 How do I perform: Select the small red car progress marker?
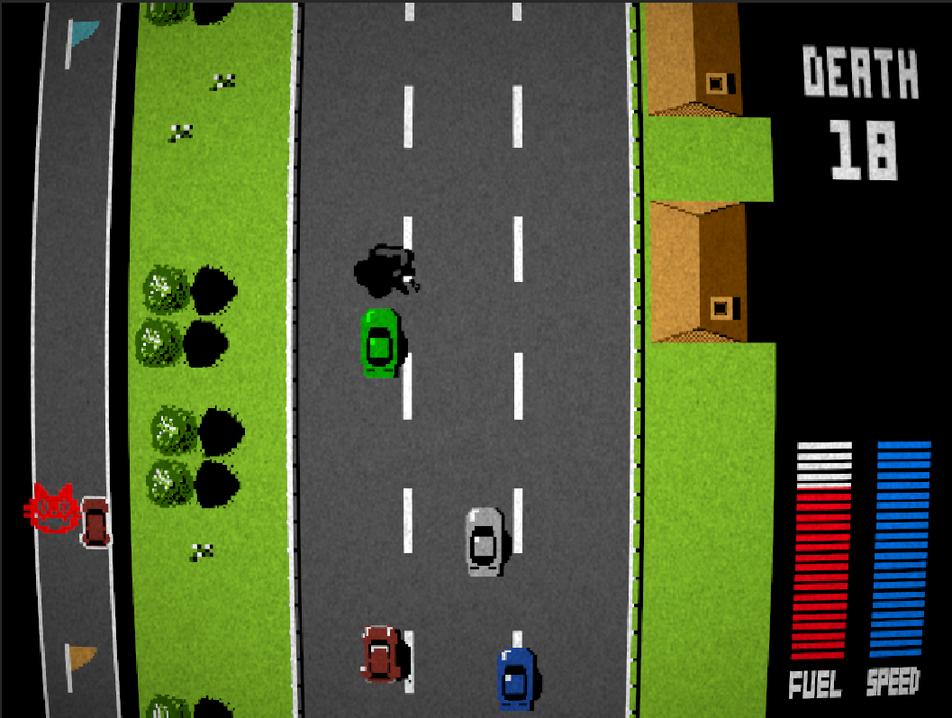pyautogui.click(x=96, y=521)
